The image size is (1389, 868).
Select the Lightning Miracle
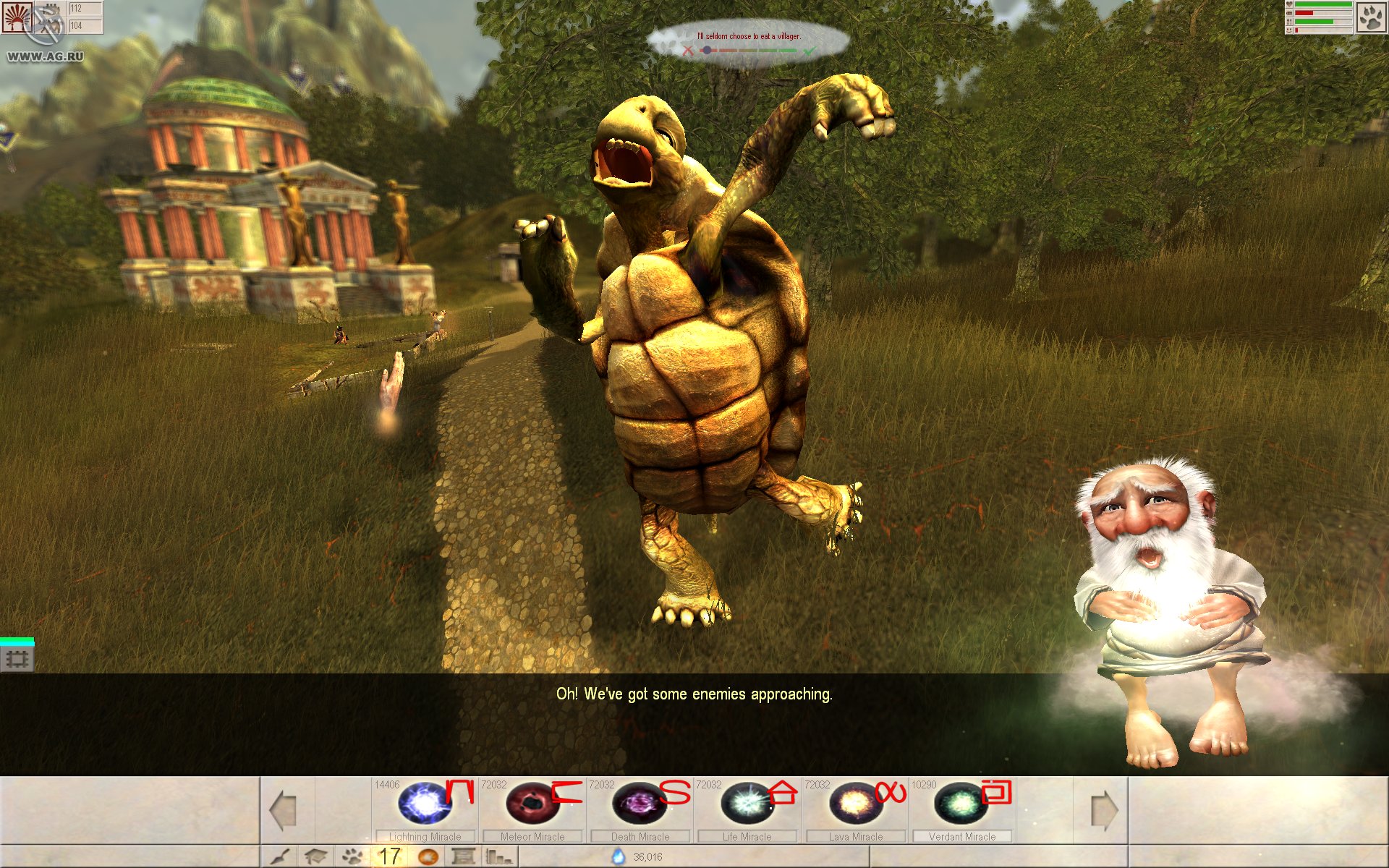click(x=425, y=804)
